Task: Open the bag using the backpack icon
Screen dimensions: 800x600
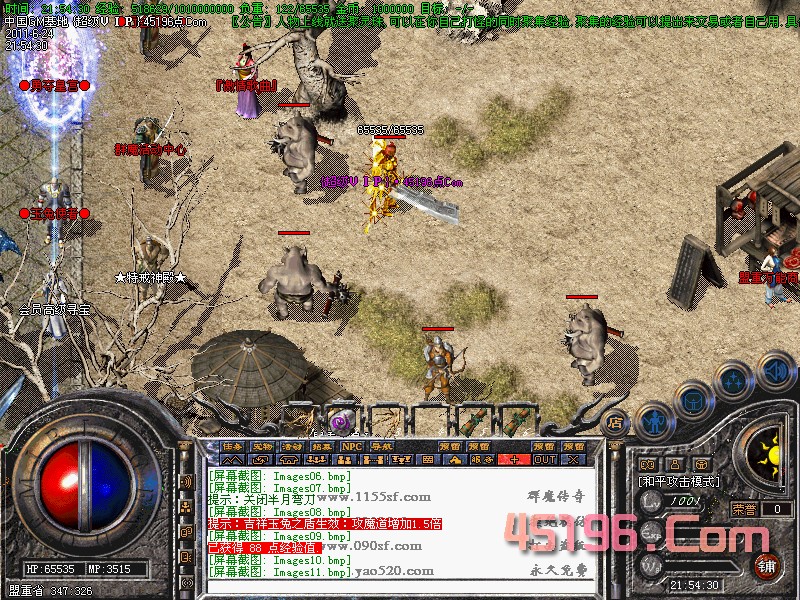Action: coord(692,399)
